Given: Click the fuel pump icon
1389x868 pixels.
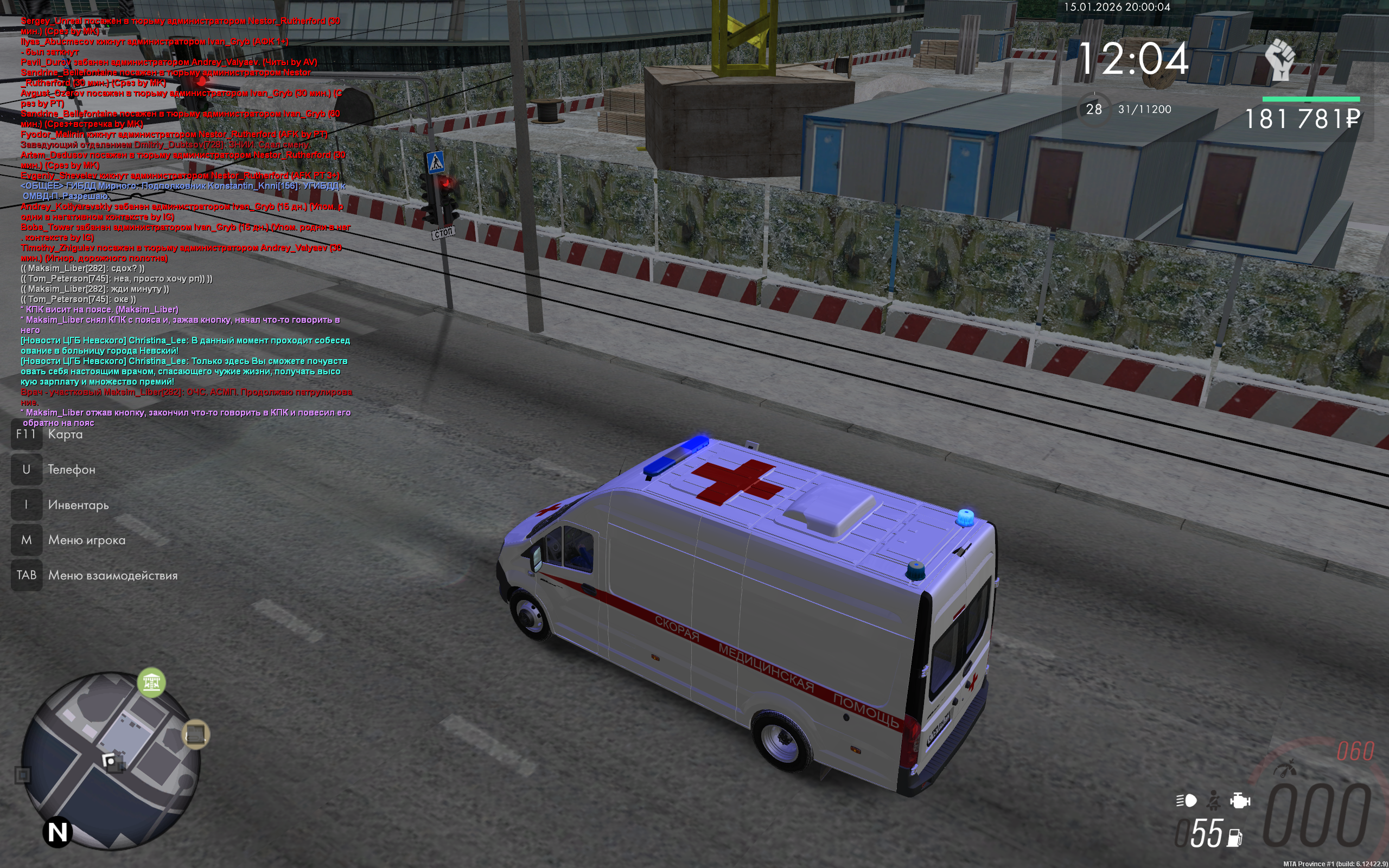Looking at the screenshot, I should coord(1234,838).
